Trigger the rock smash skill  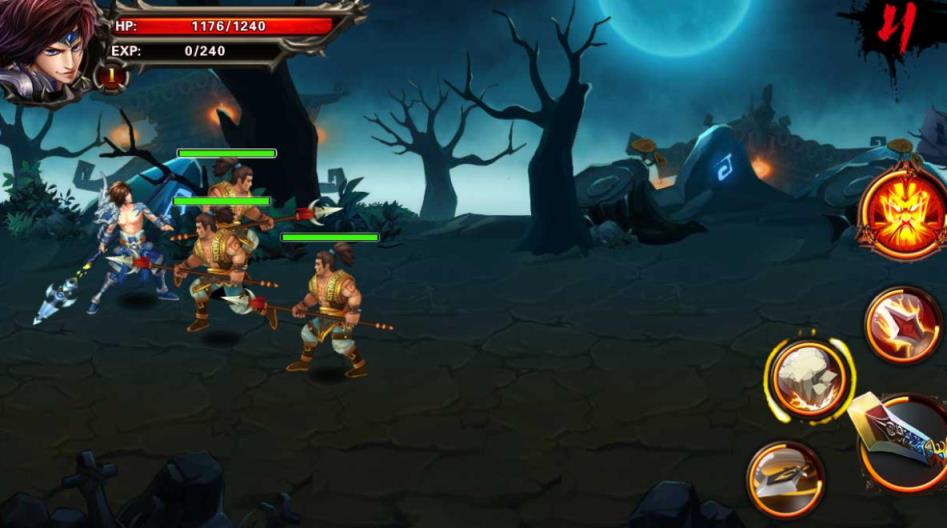tap(808, 378)
